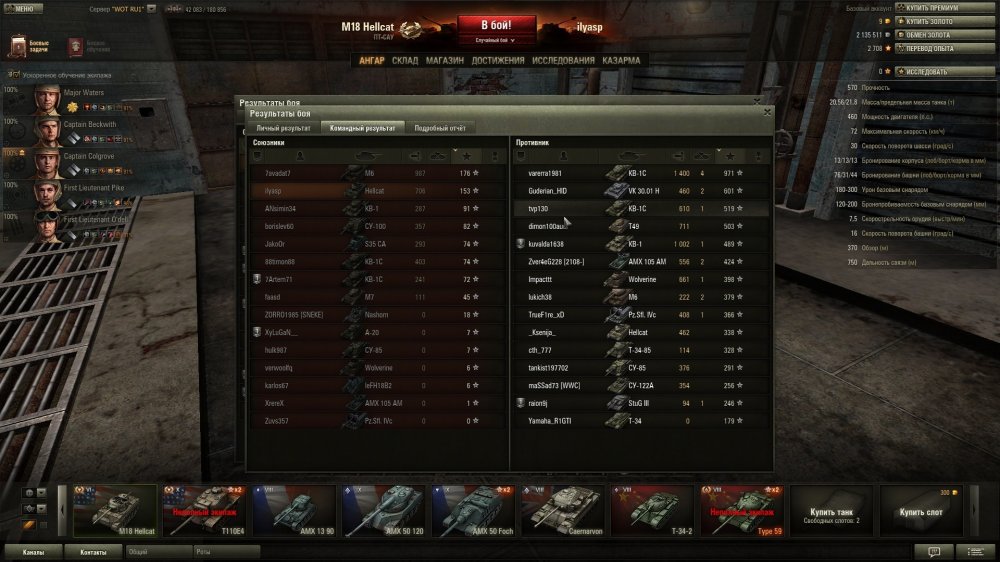
Task: Show the КАЗАРМА section
Action: (x=622, y=60)
